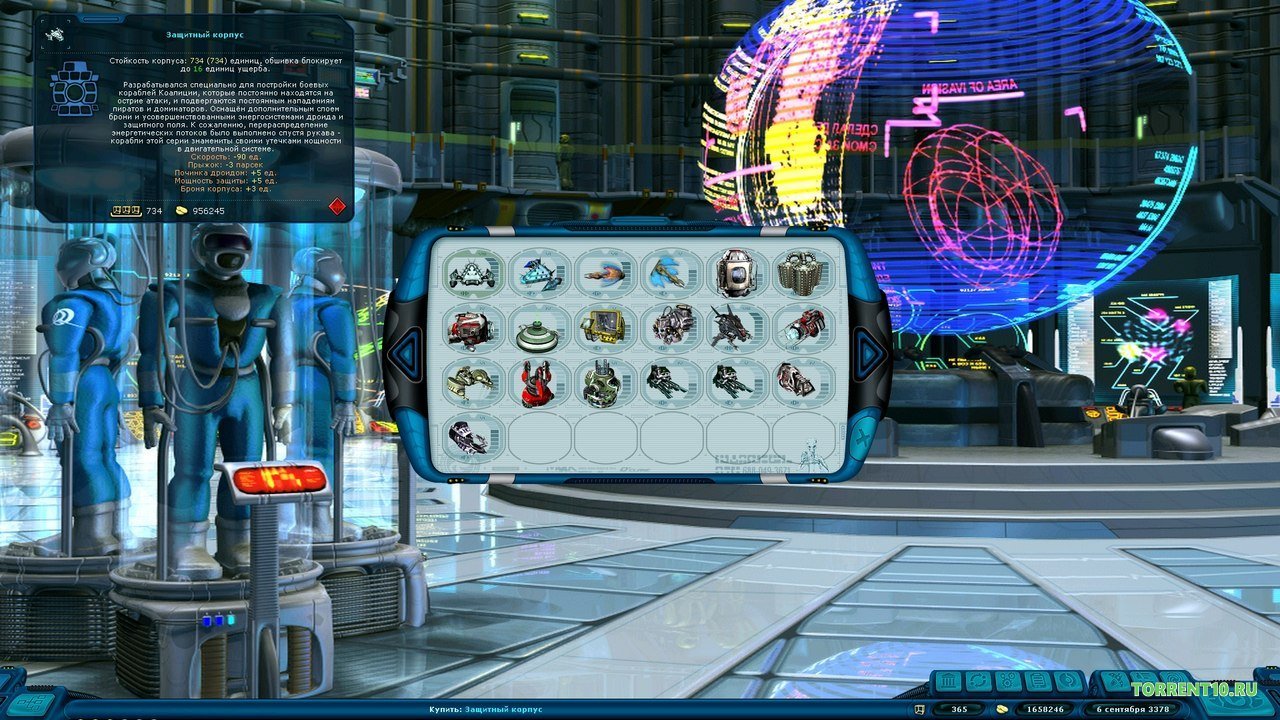Image resolution: width=1280 pixels, height=720 pixels.
Task: Select the red twin-claw droid item
Action: [x=538, y=384]
